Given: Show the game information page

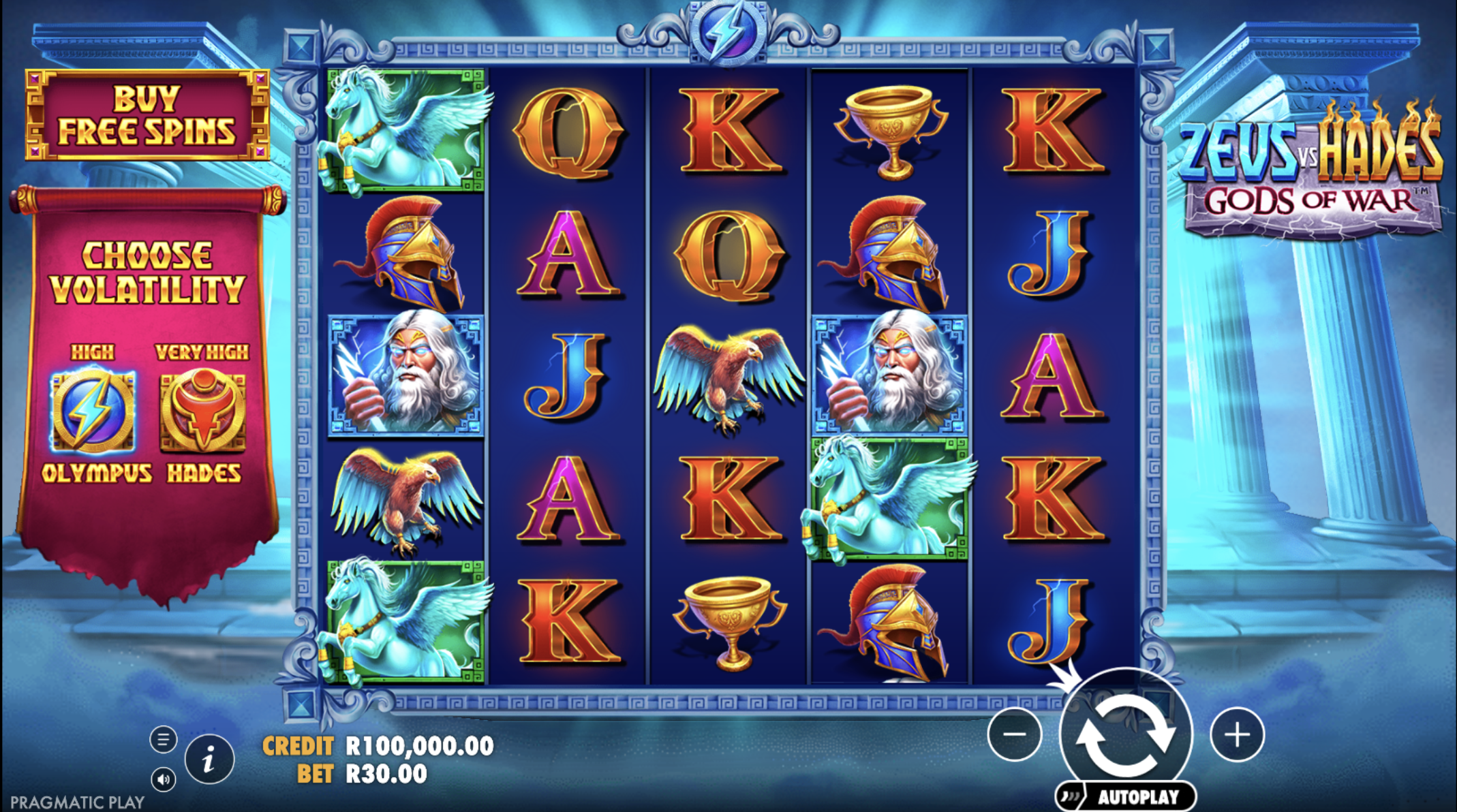Looking at the screenshot, I should (209, 758).
